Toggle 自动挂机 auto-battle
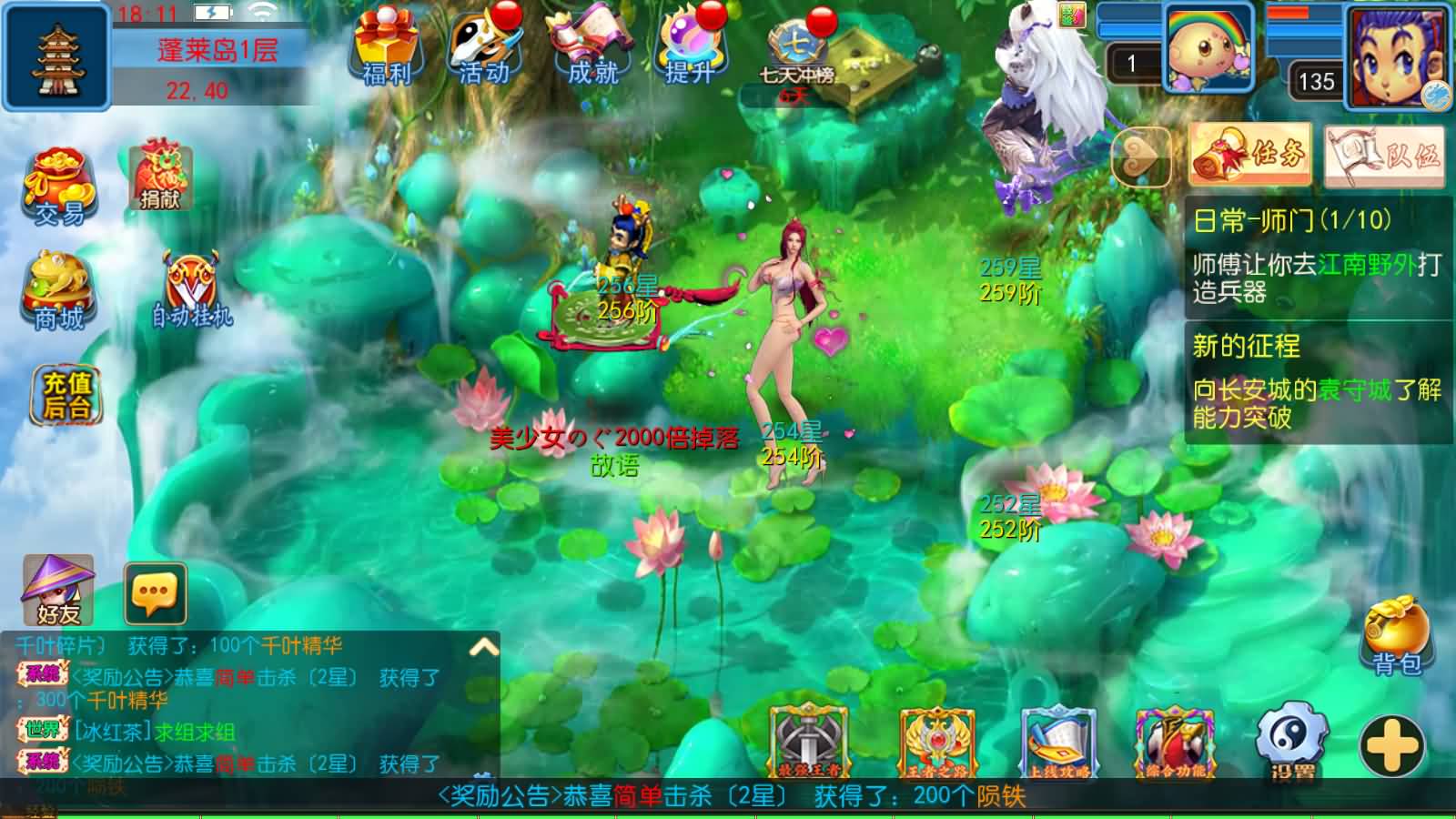Viewport: 1456px width, 819px height. click(191, 289)
